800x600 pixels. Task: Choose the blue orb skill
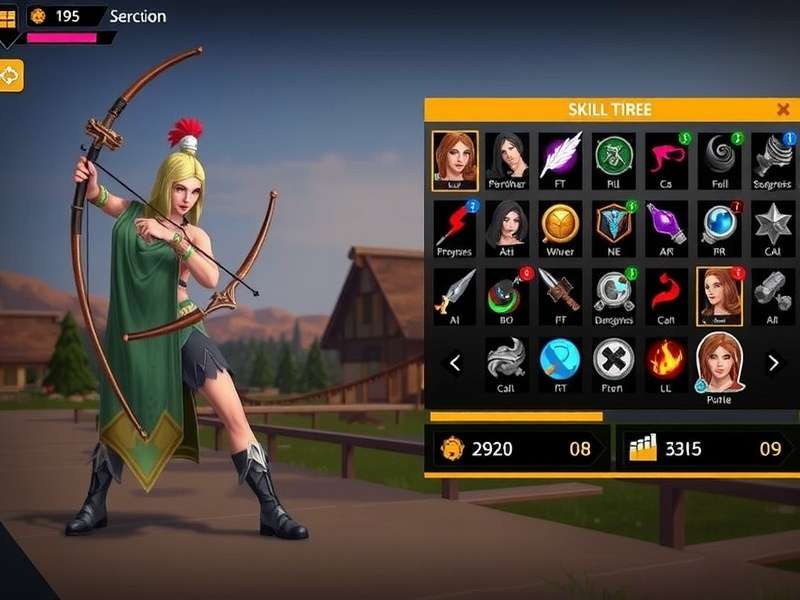(719, 224)
